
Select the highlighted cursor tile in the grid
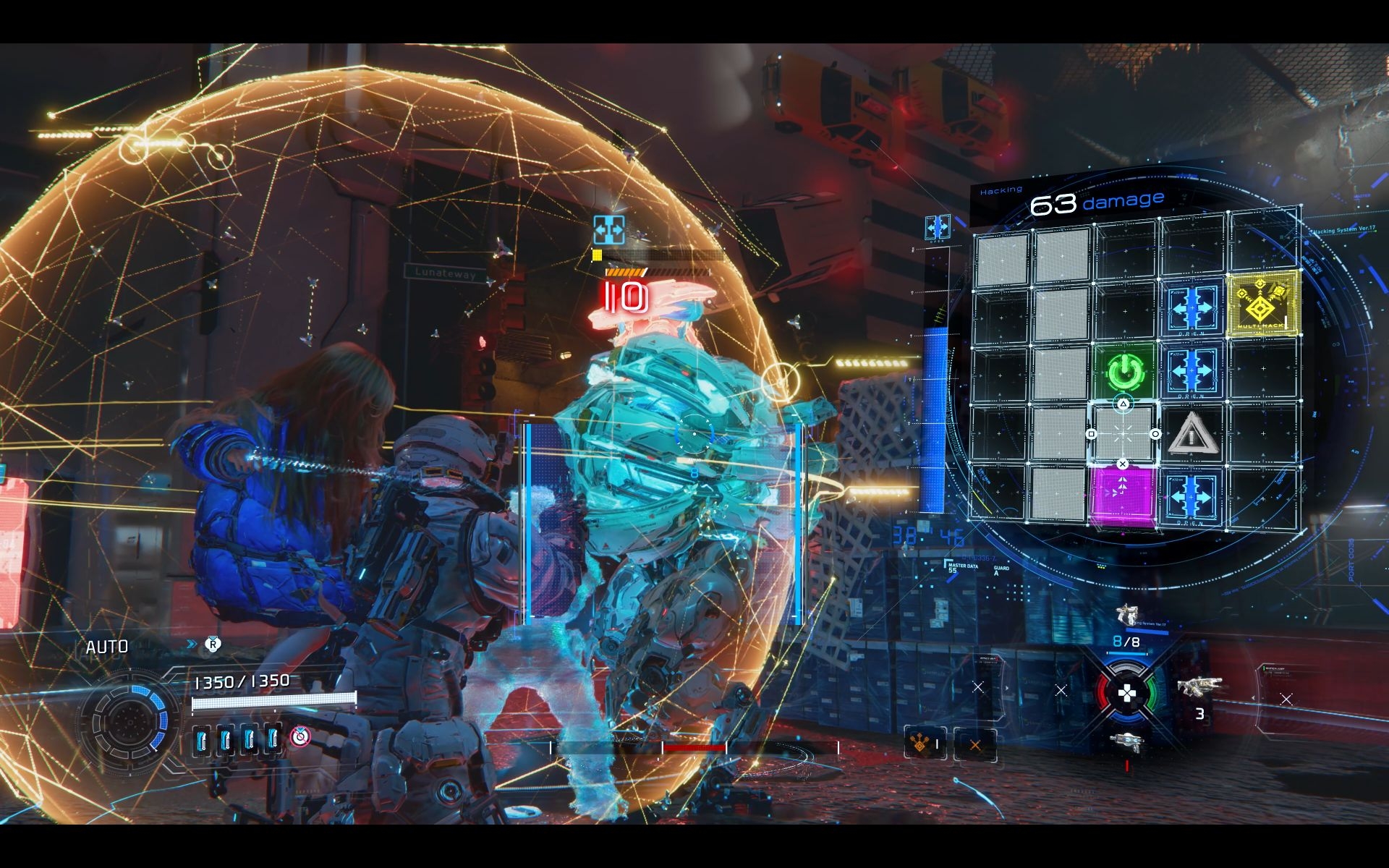pyautogui.click(x=1123, y=434)
